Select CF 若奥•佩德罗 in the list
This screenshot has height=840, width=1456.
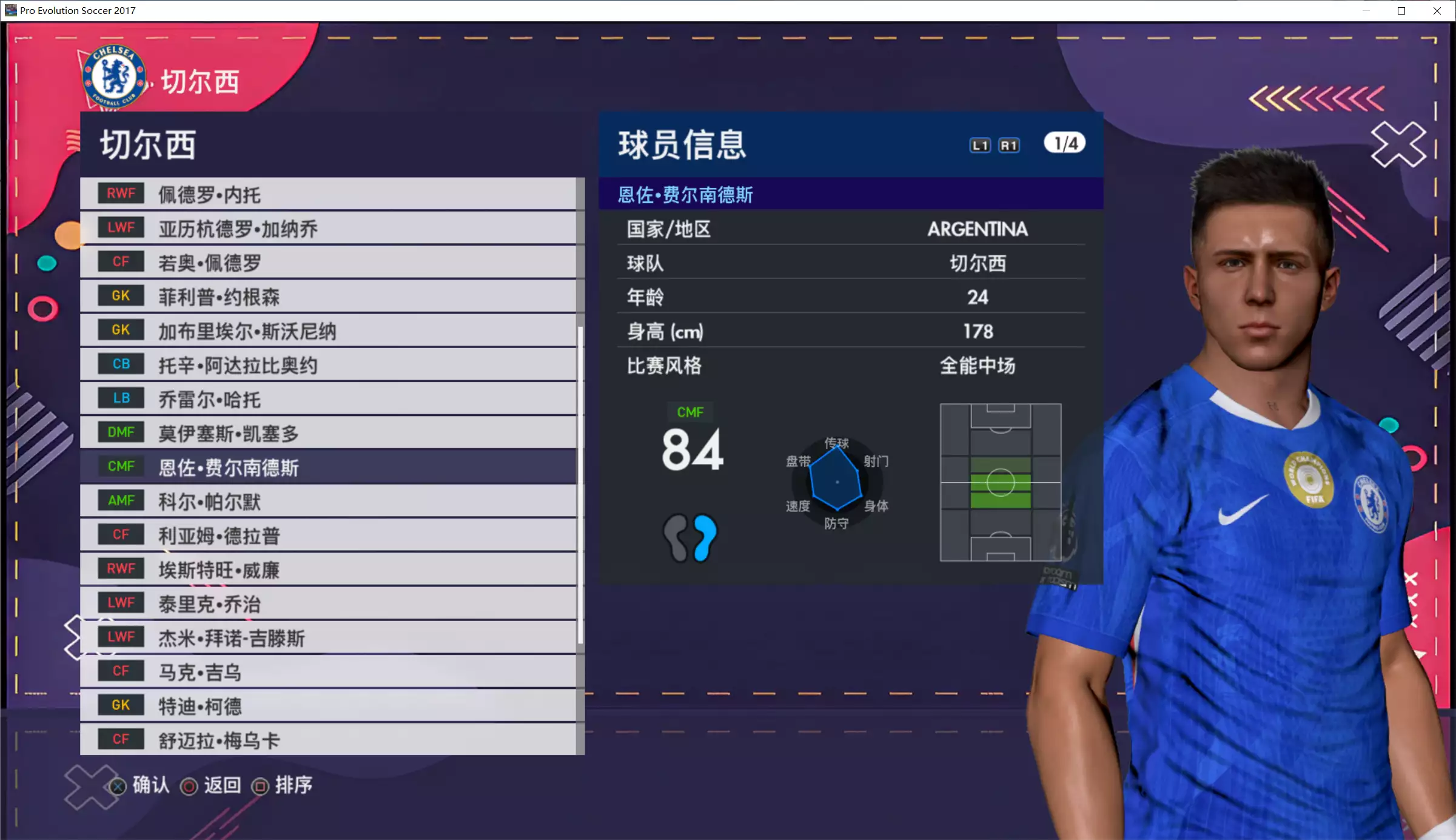tap(327, 262)
